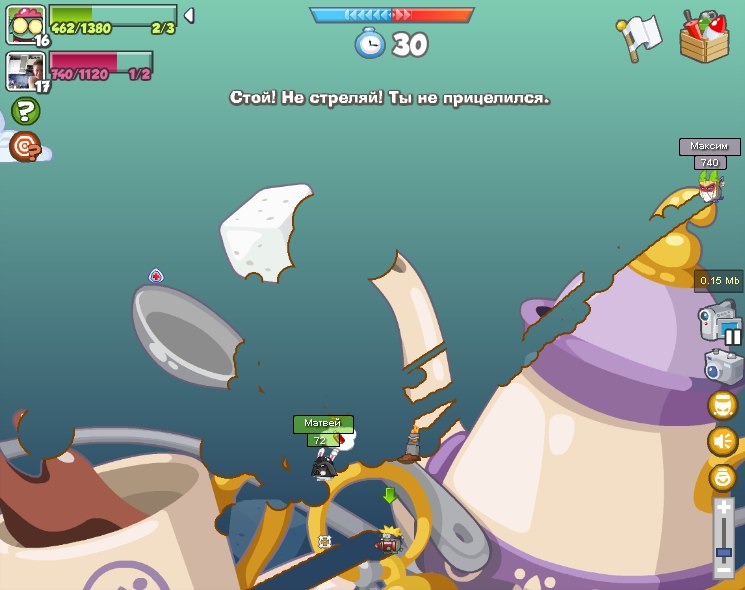The height and width of the screenshot is (590, 745).
Task: Collapse team panel with the white arrow
Action: point(189,15)
